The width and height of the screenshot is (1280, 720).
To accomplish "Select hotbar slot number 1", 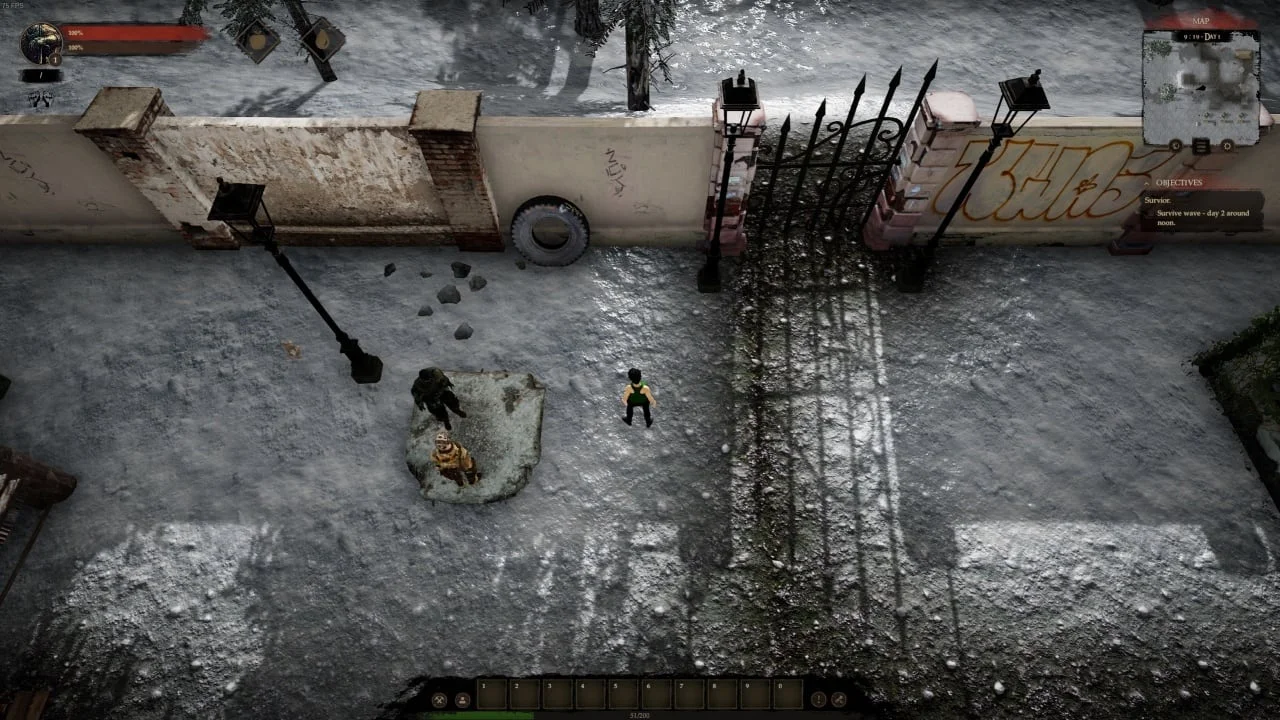I will pos(492,694).
